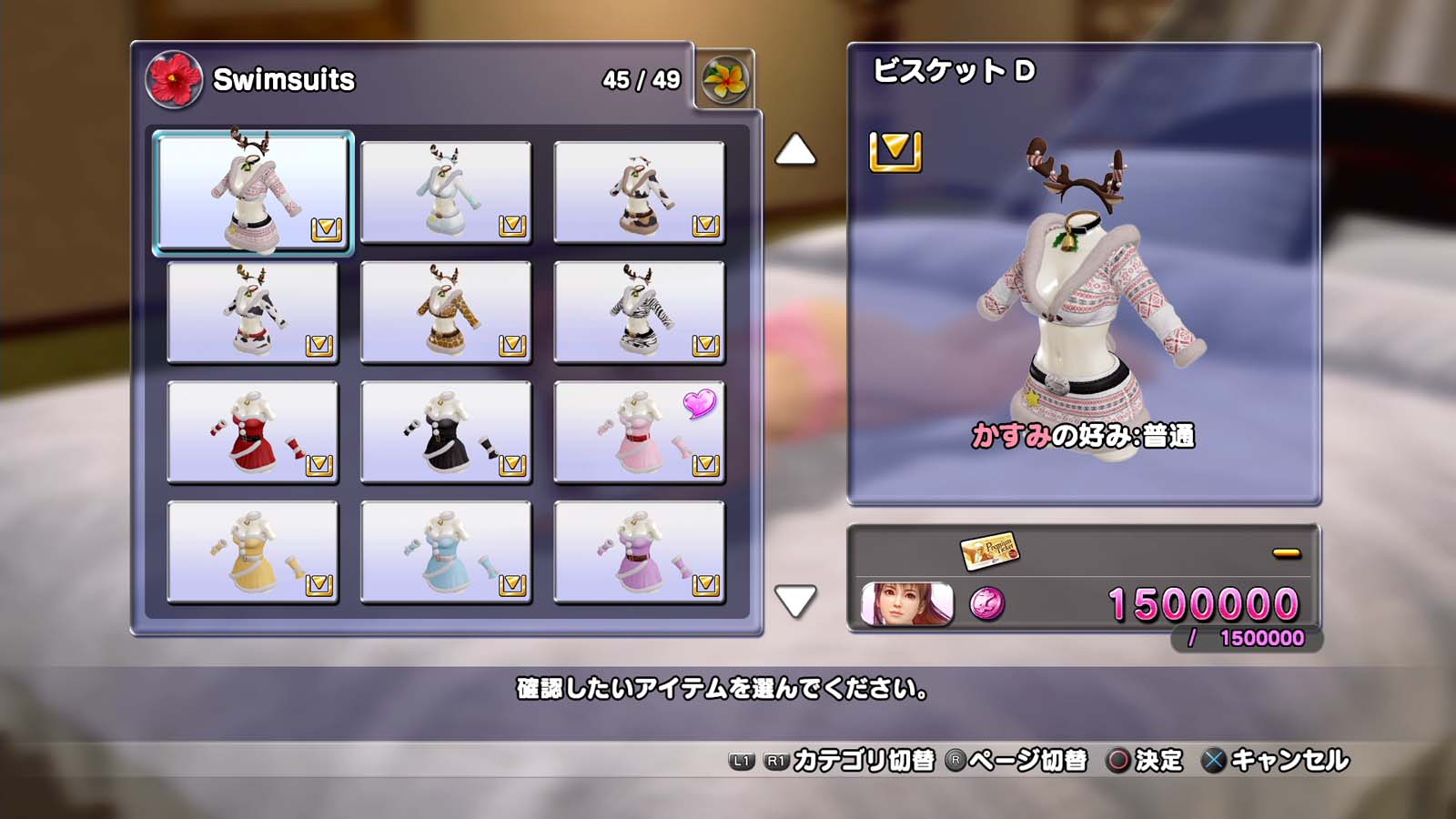The height and width of the screenshot is (819, 1456).
Task: Select the light blue Santa dress
Action: click(446, 552)
